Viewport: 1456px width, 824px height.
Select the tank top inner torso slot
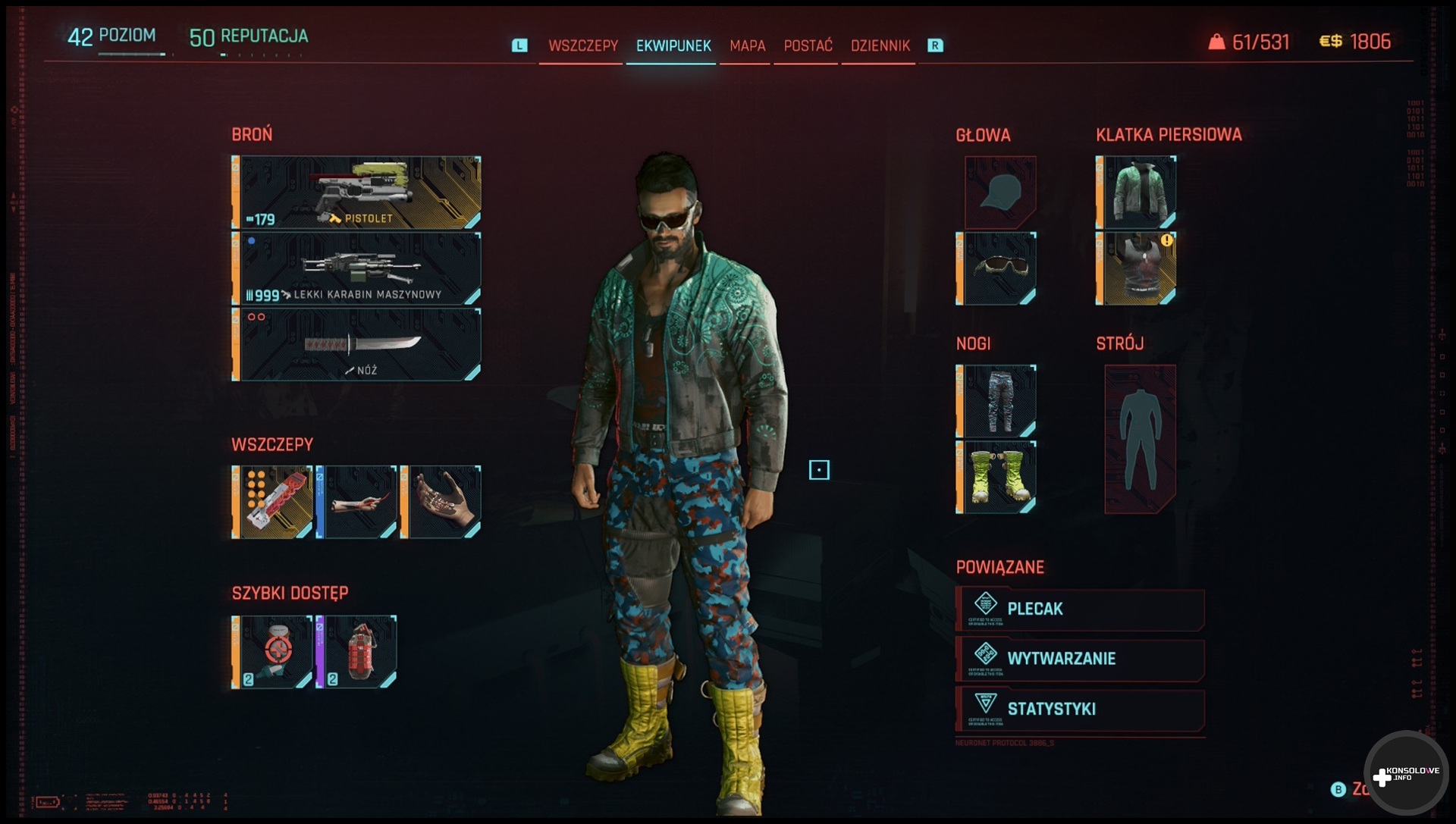click(x=1136, y=268)
